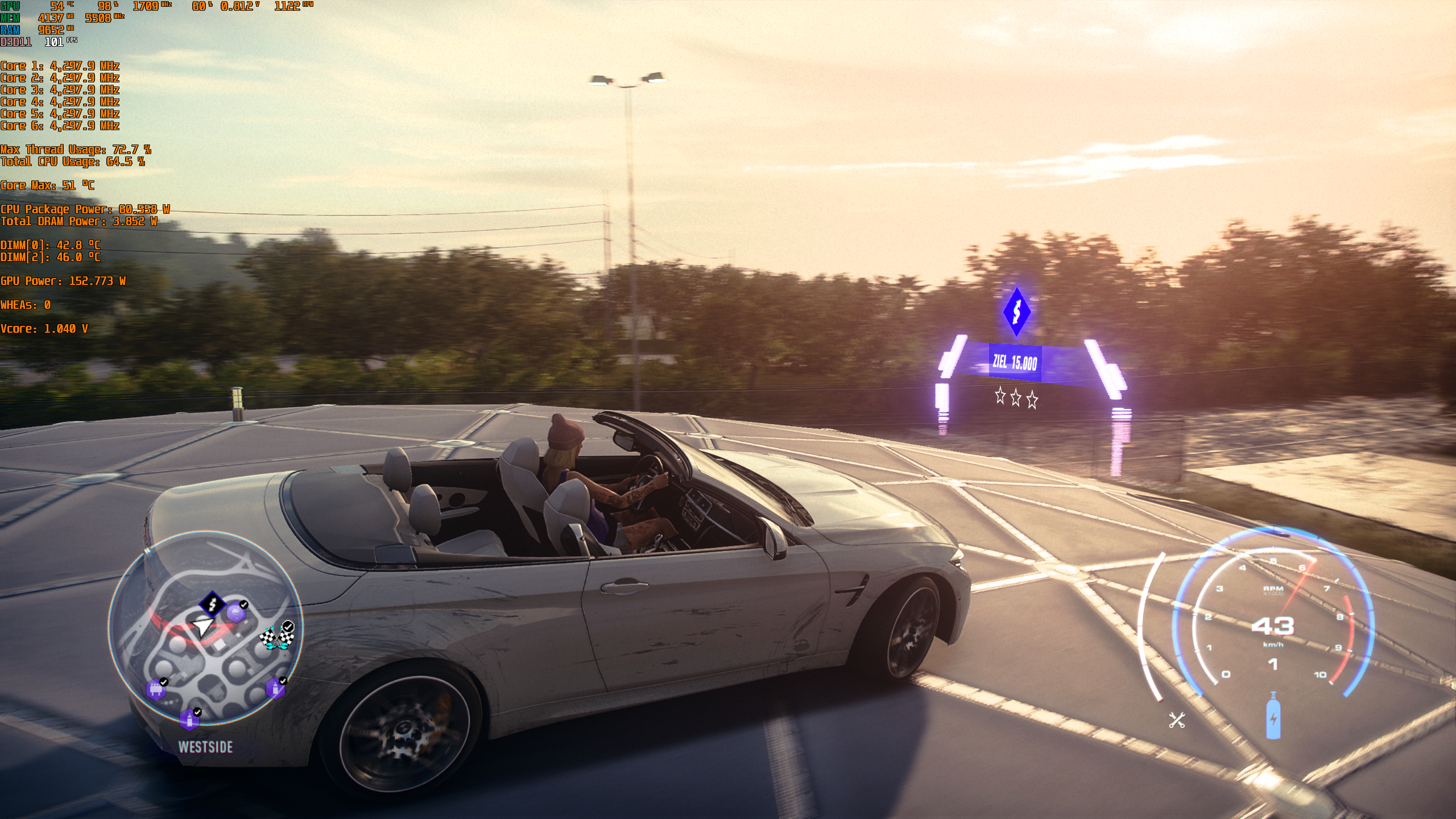
Task: Select the spray-can graffiti icon at minimap bottom
Action: tap(190, 721)
